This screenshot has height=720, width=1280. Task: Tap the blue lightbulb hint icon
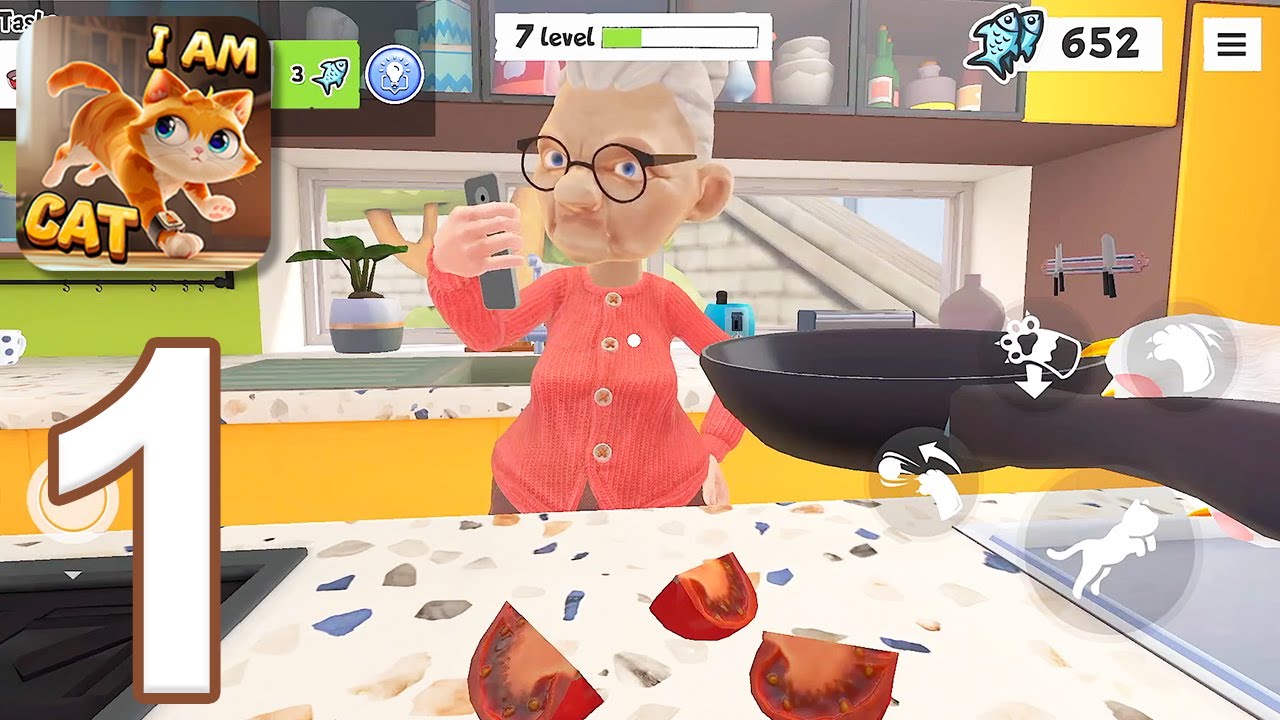[x=394, y=75]
